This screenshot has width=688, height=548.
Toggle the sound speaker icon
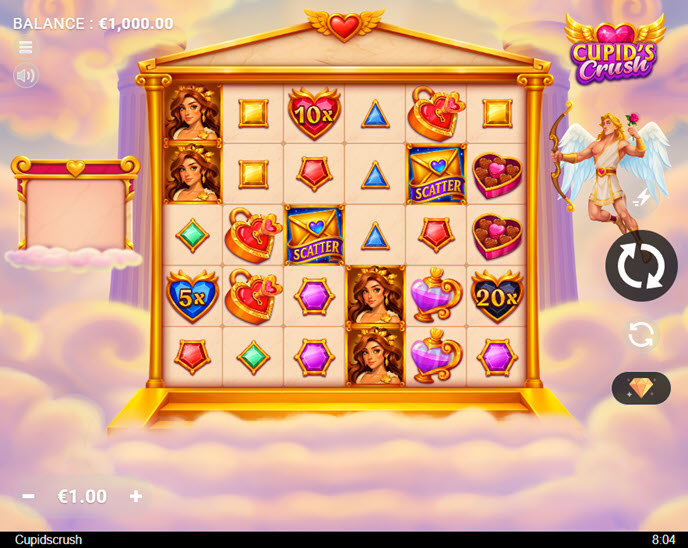coord(26,75)
